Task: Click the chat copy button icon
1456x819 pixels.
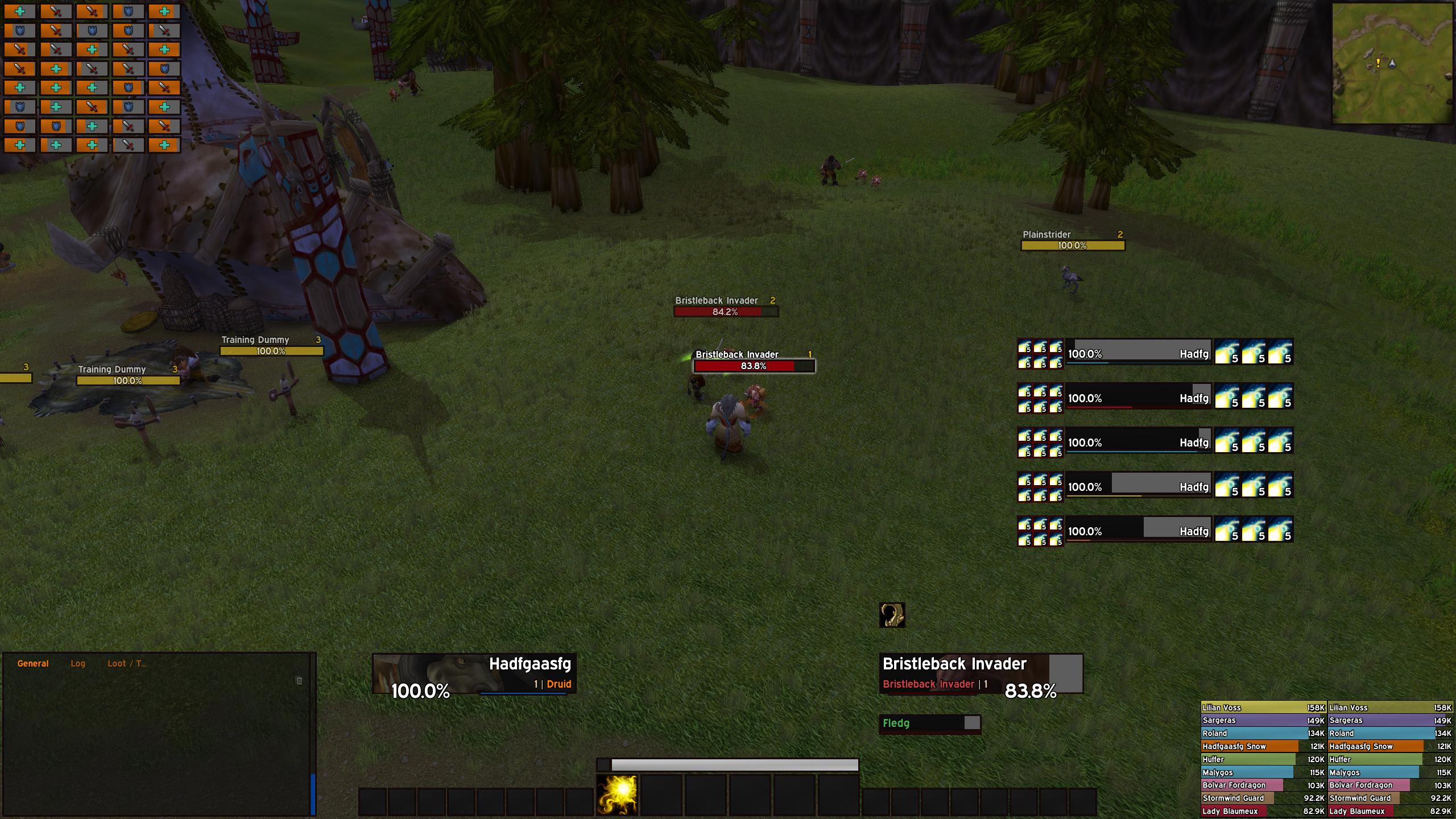Action: [x=299, y=681]
